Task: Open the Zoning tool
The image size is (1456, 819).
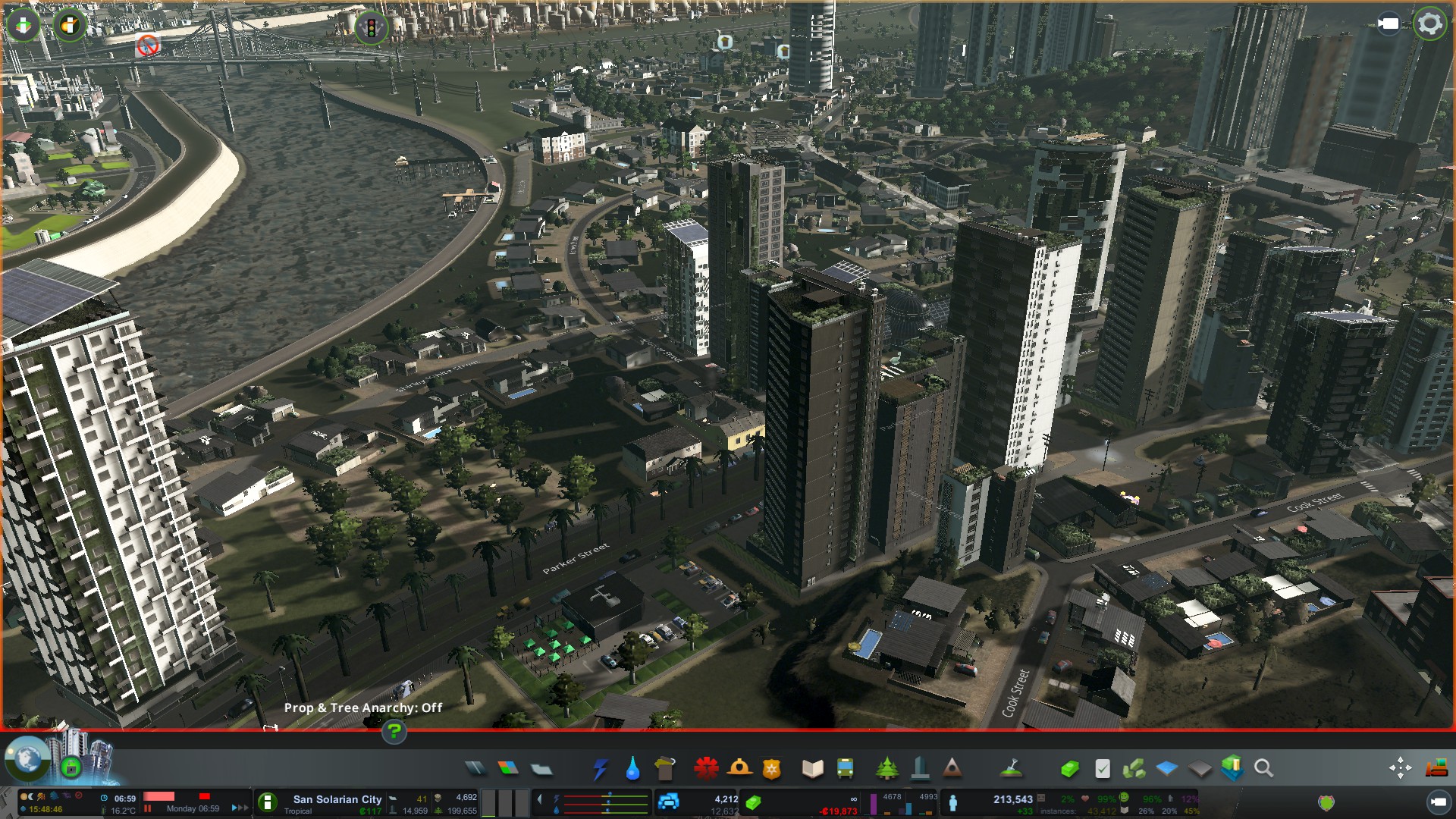Action: coord(508,769)
